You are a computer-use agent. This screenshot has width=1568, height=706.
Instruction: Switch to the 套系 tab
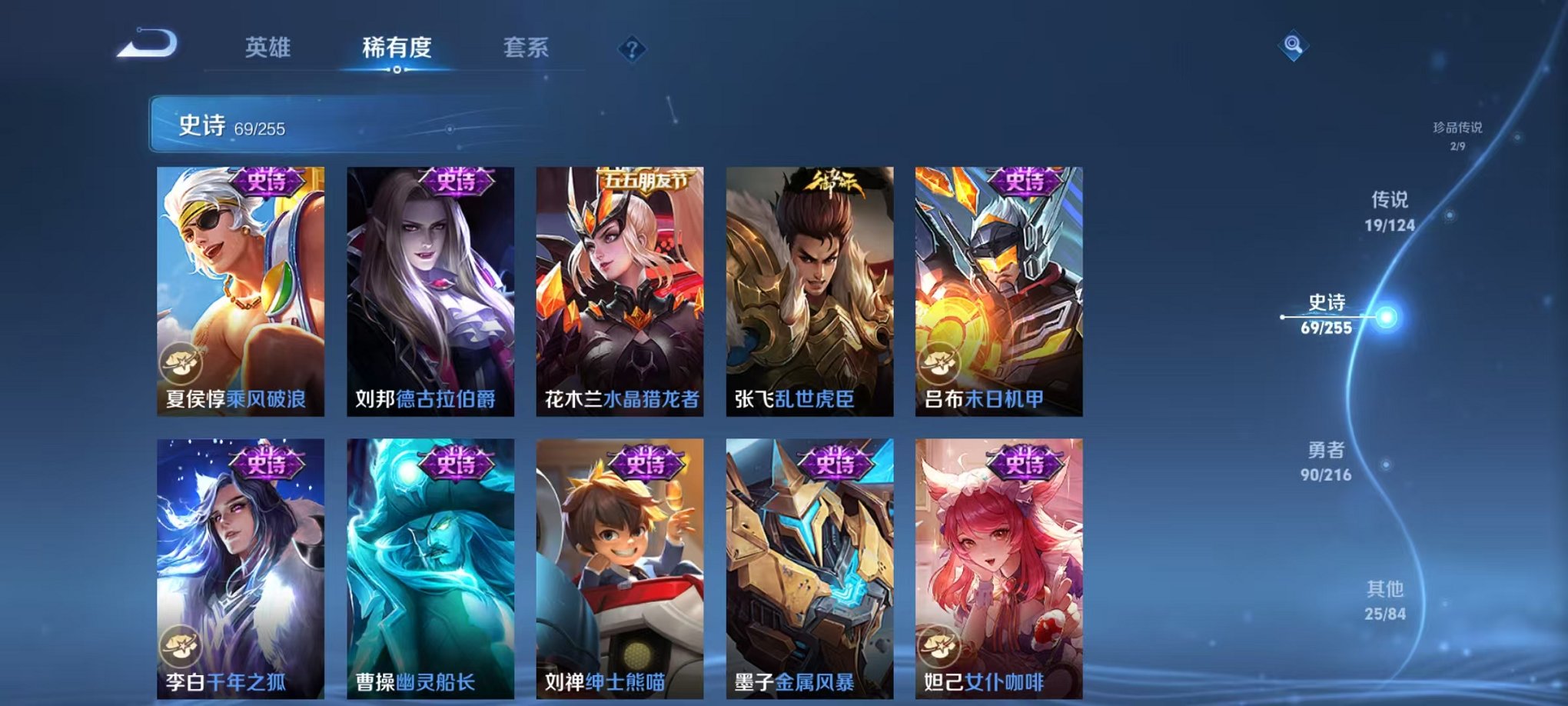pos(528,48)
